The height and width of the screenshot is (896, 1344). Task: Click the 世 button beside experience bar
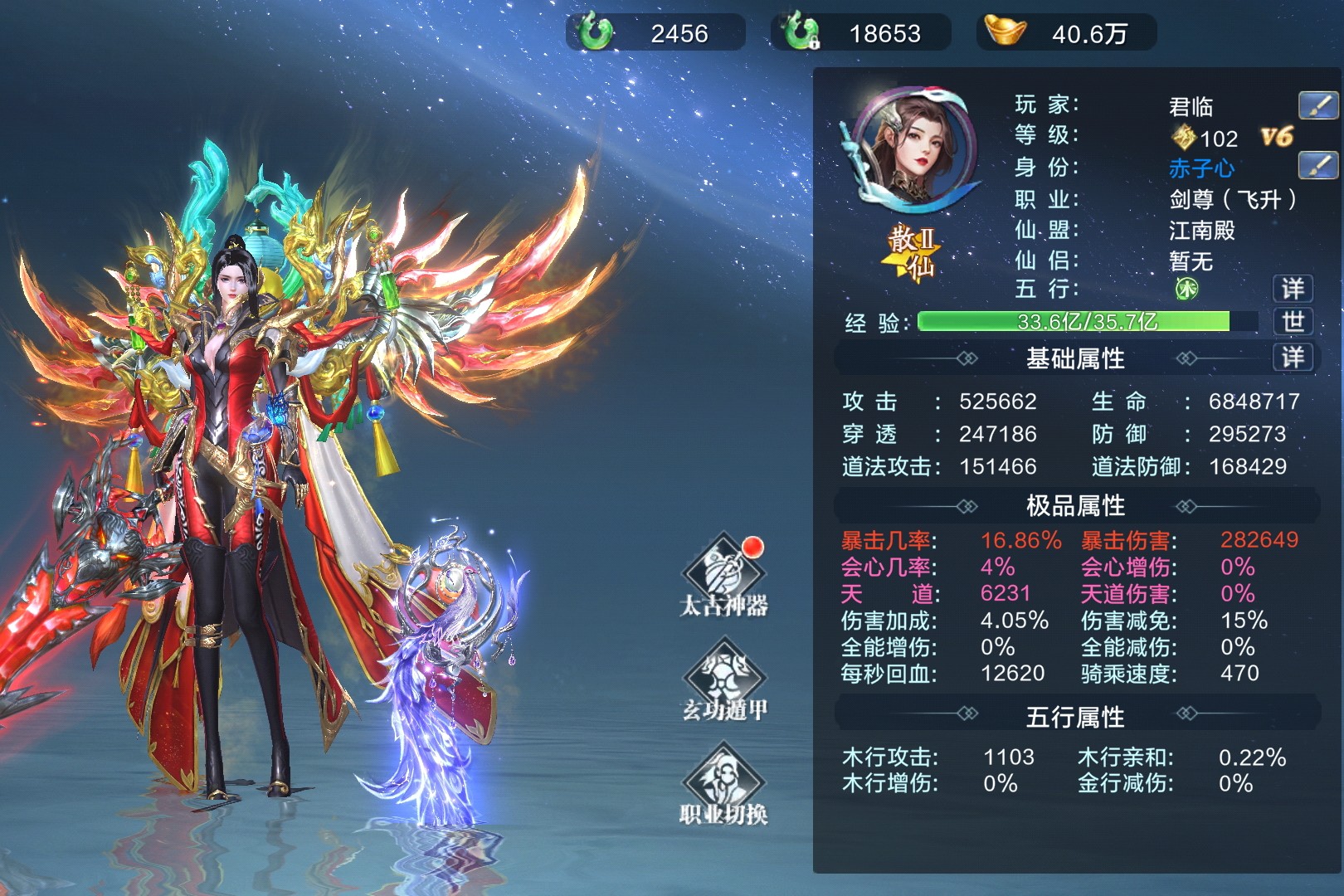click(1293, 322)
